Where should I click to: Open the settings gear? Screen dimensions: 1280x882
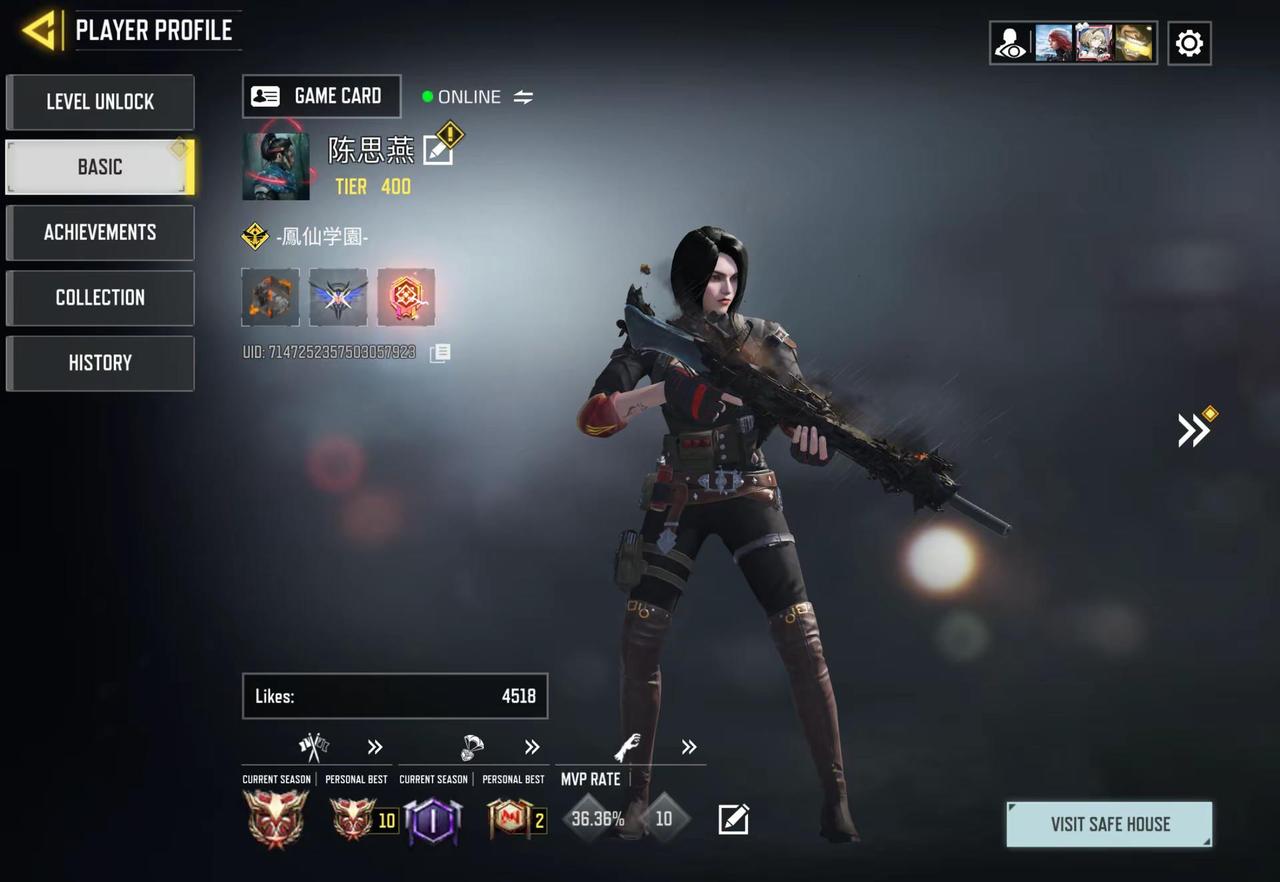[x=1189, y=43]
